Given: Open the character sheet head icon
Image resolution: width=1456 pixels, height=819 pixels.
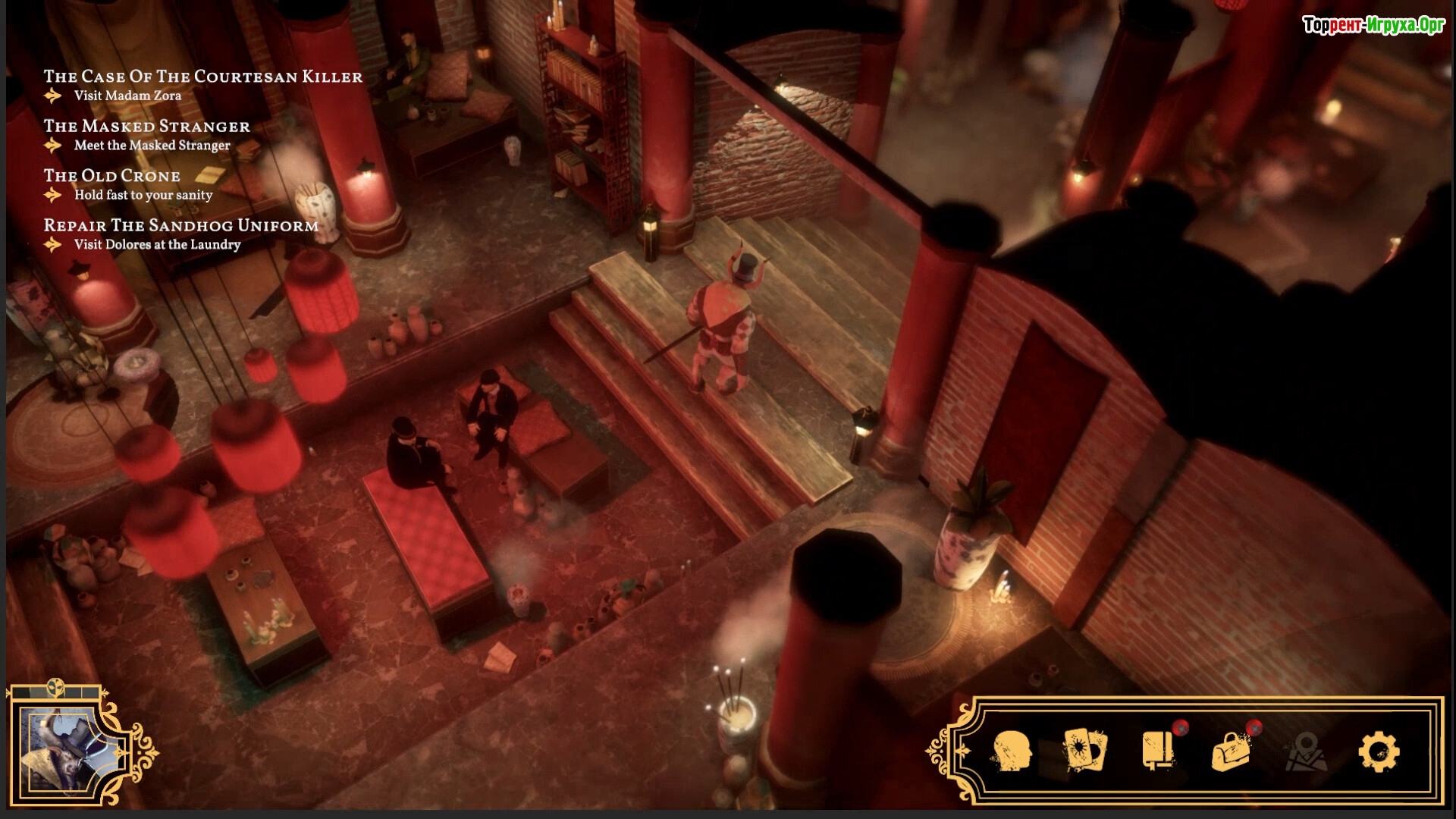Looking at the screenshot, I should (1012, 751).
